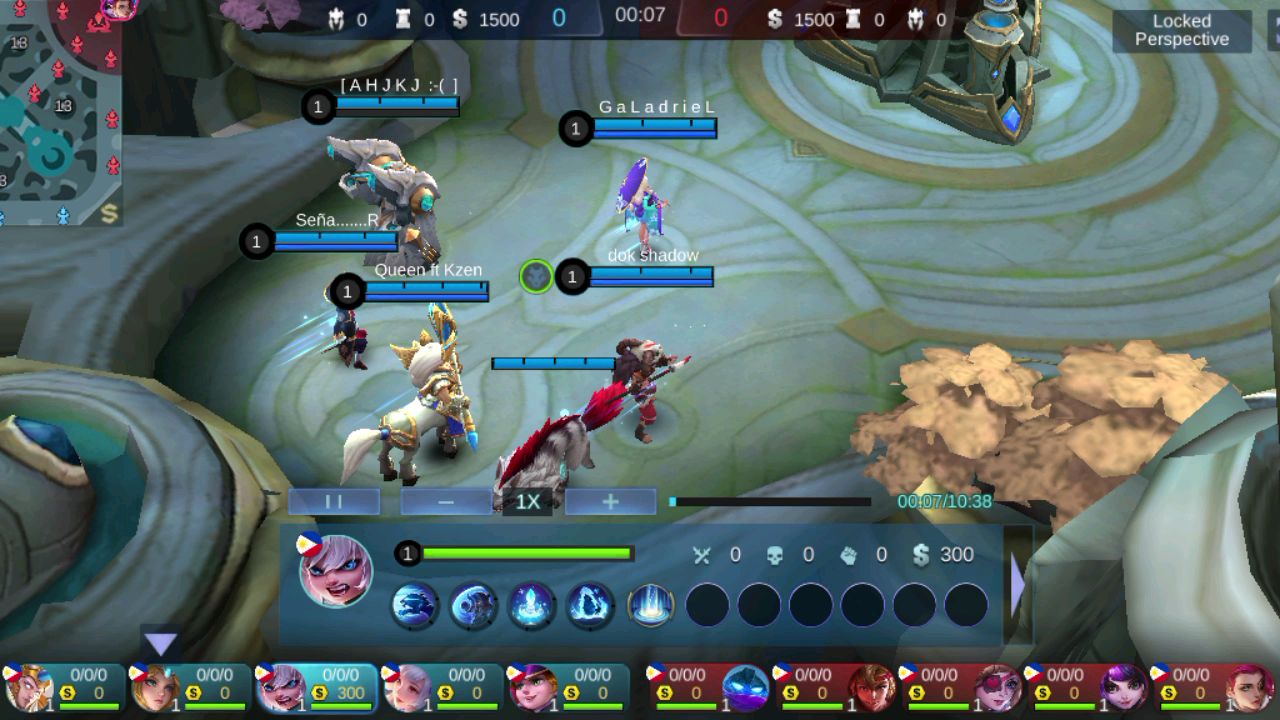Image resolution: width=1280 pixels, height=720 pixels.
Task: Select the white-haired hero portrait in the info panel
Action: 336,570
